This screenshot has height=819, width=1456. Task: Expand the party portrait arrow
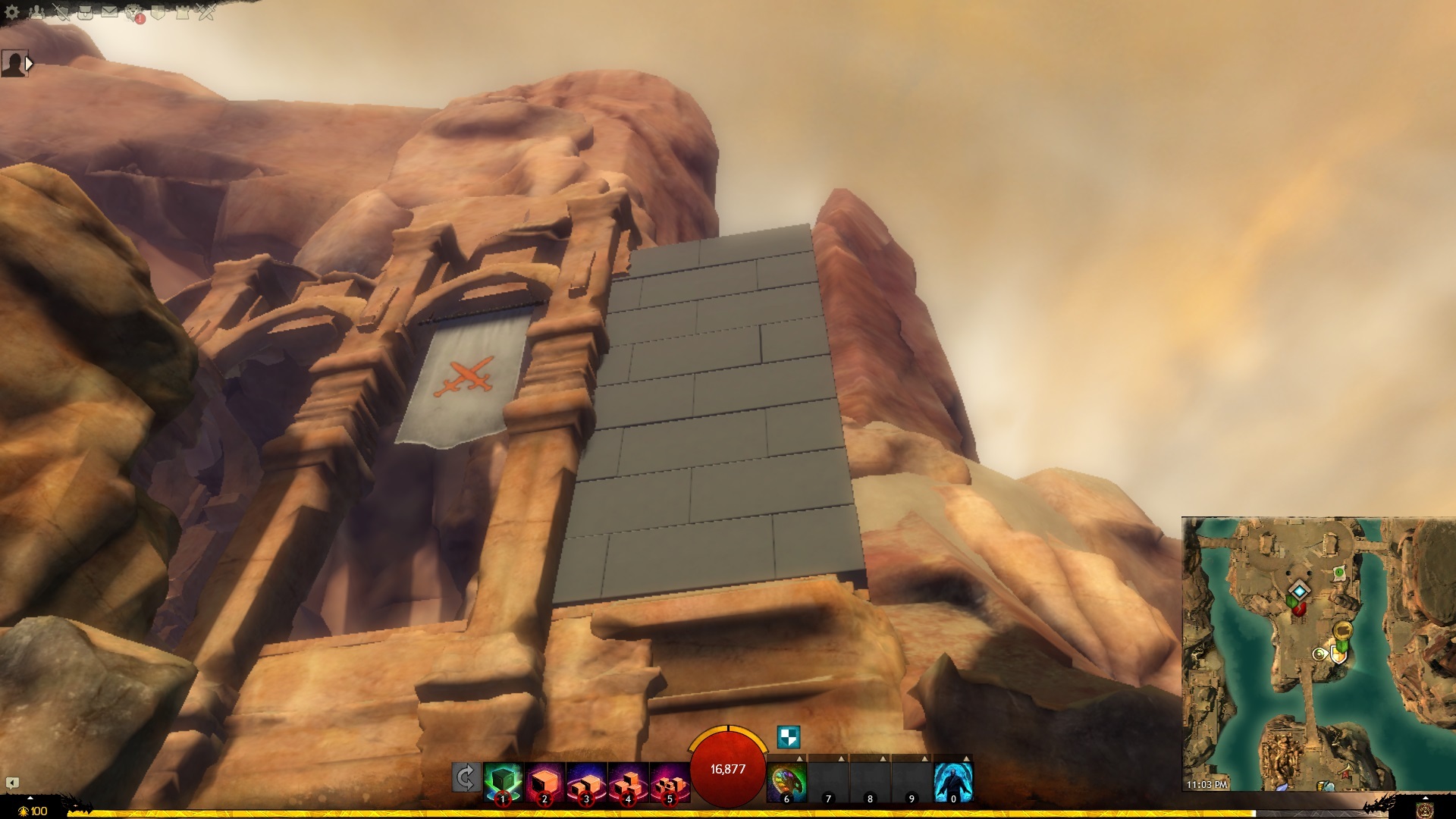pyautogui.click(x=29, y=64)
